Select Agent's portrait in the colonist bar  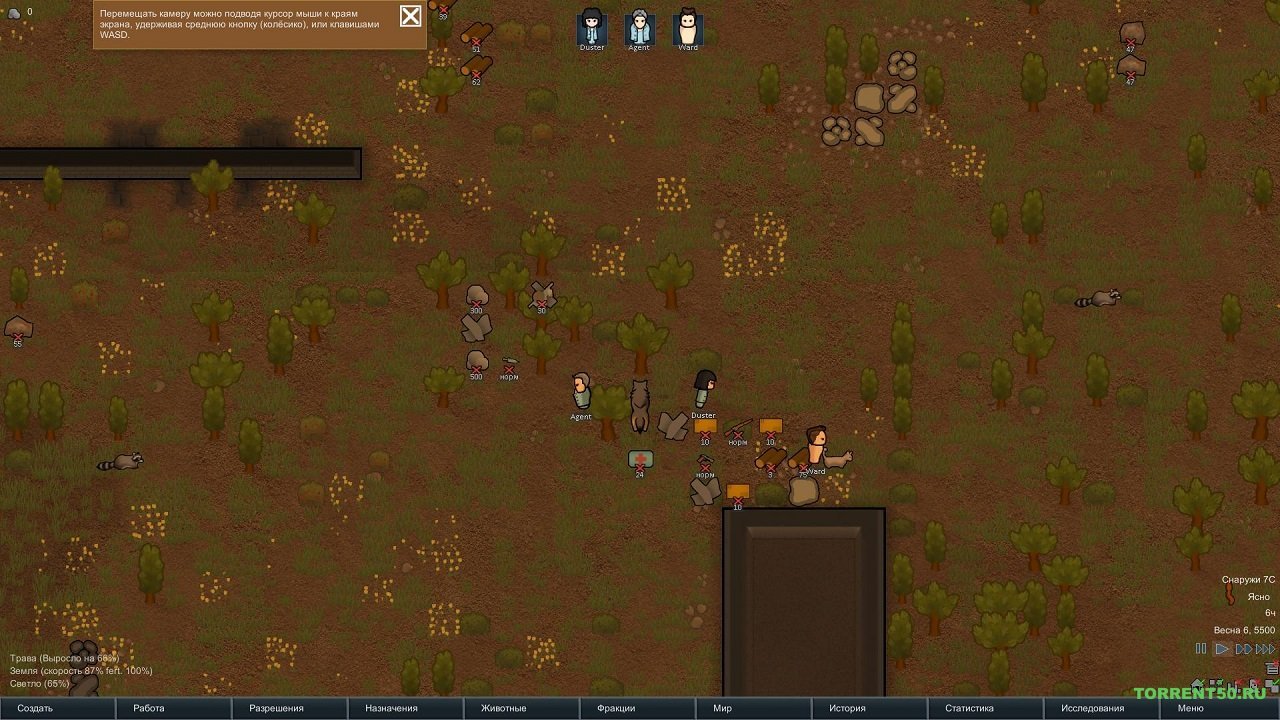pos(638,27)
